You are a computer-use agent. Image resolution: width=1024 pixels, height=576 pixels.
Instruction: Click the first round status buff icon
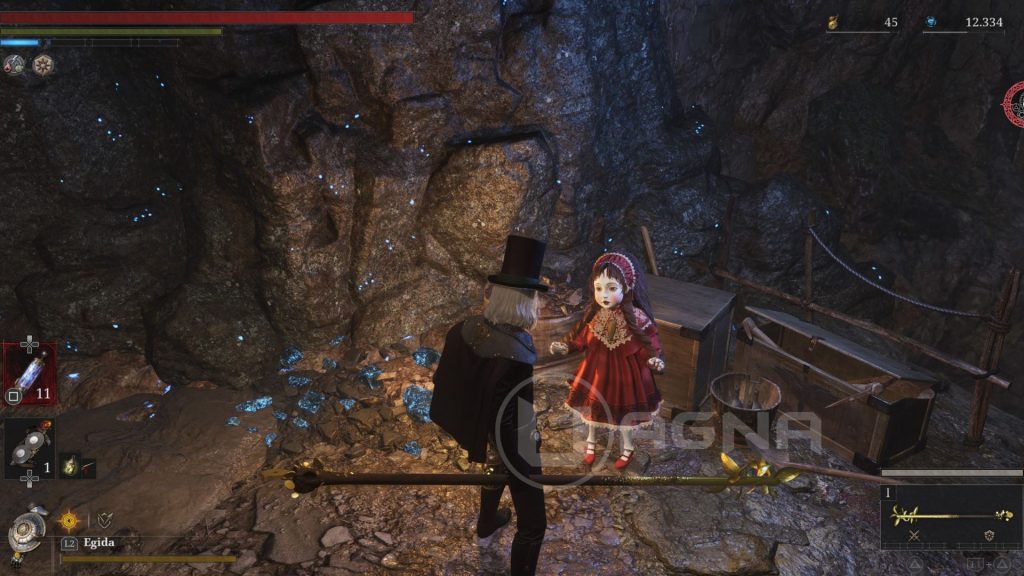[15, 65]
